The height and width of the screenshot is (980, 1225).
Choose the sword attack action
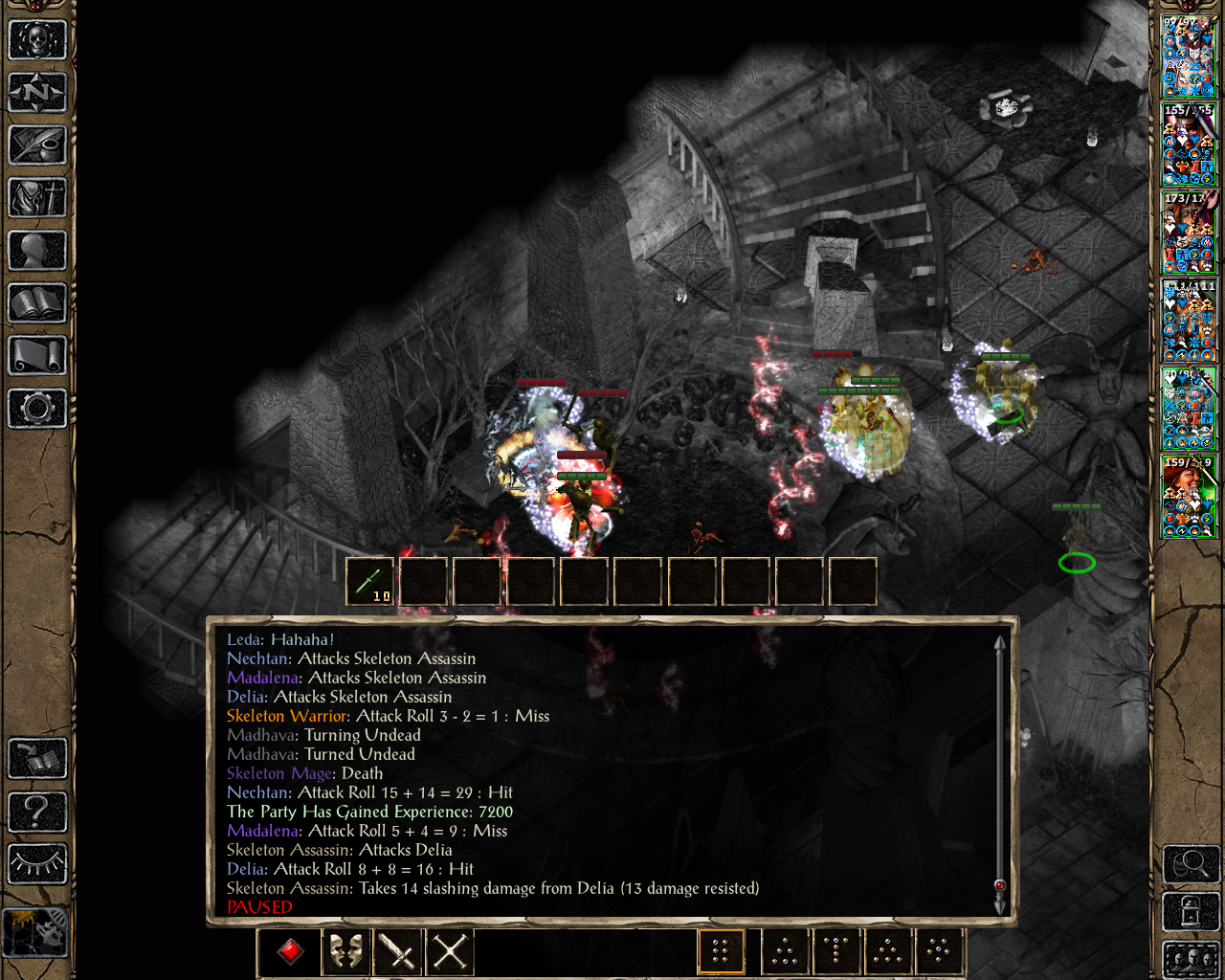click(x=397, y=951)
